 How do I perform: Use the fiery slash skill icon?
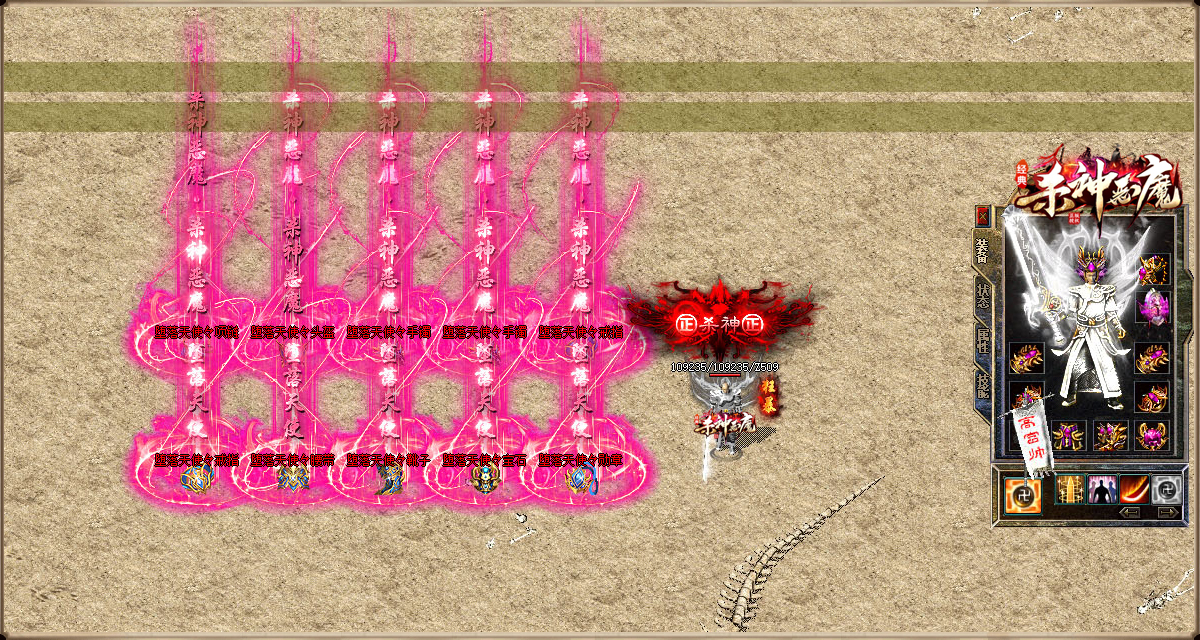click(x=1134, y=489)
